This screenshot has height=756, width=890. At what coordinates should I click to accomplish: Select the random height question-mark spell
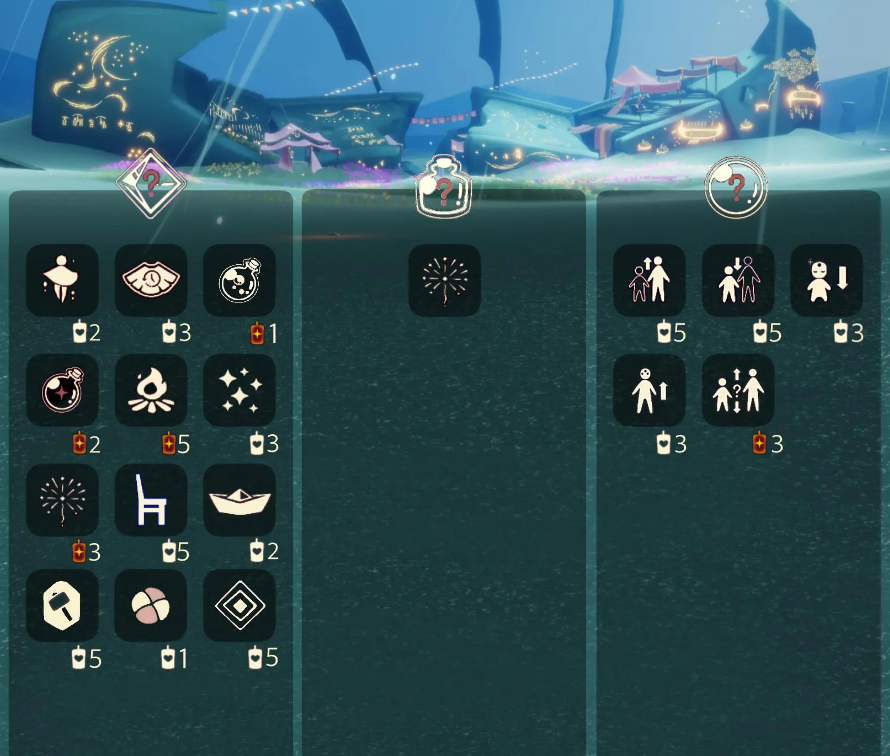pos(738,390)
